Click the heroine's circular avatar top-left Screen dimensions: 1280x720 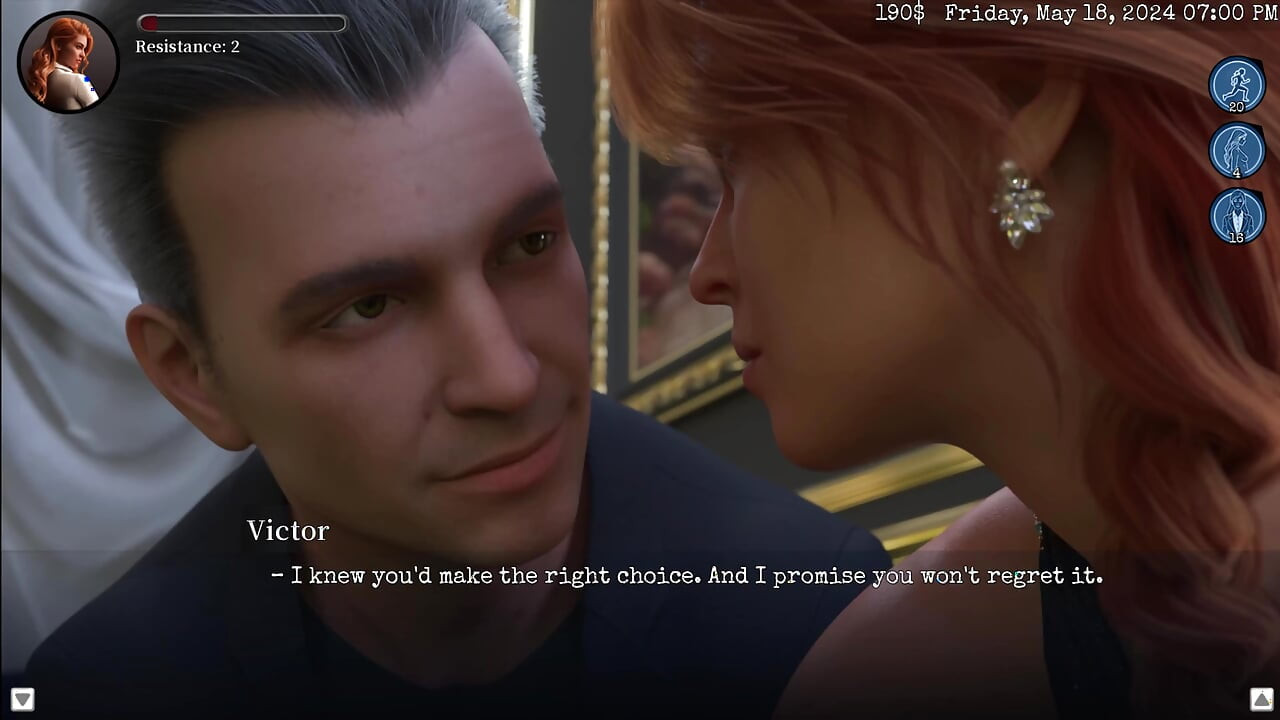click(68, 62)
